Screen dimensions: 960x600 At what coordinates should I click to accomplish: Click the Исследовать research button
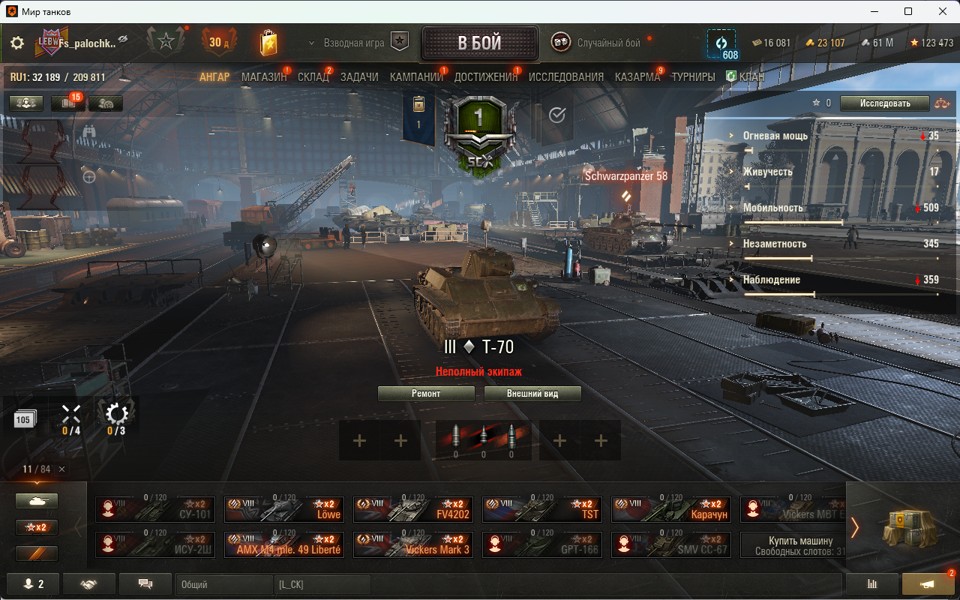coord(885,103)
